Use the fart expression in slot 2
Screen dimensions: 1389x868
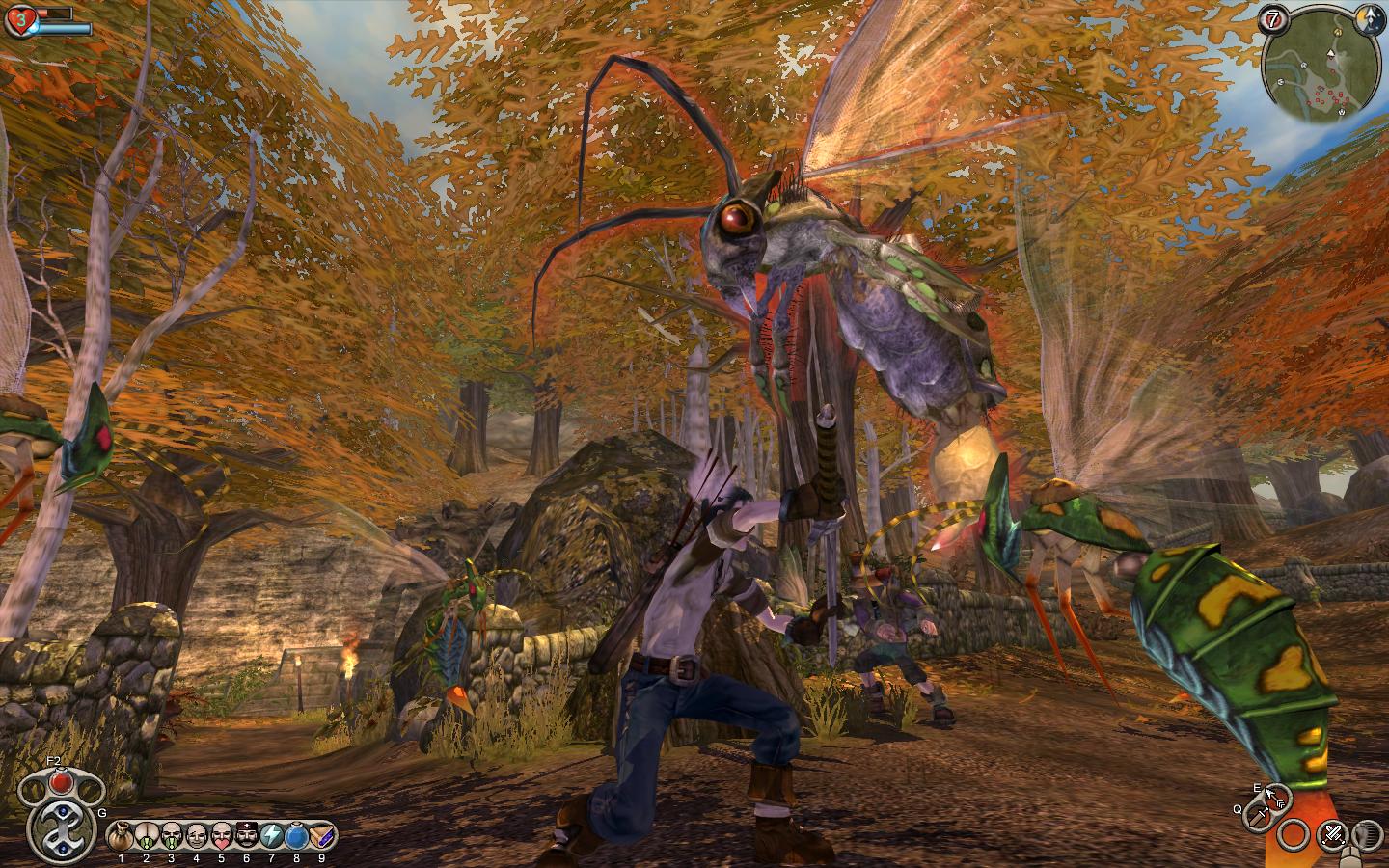tap(147, 834)
